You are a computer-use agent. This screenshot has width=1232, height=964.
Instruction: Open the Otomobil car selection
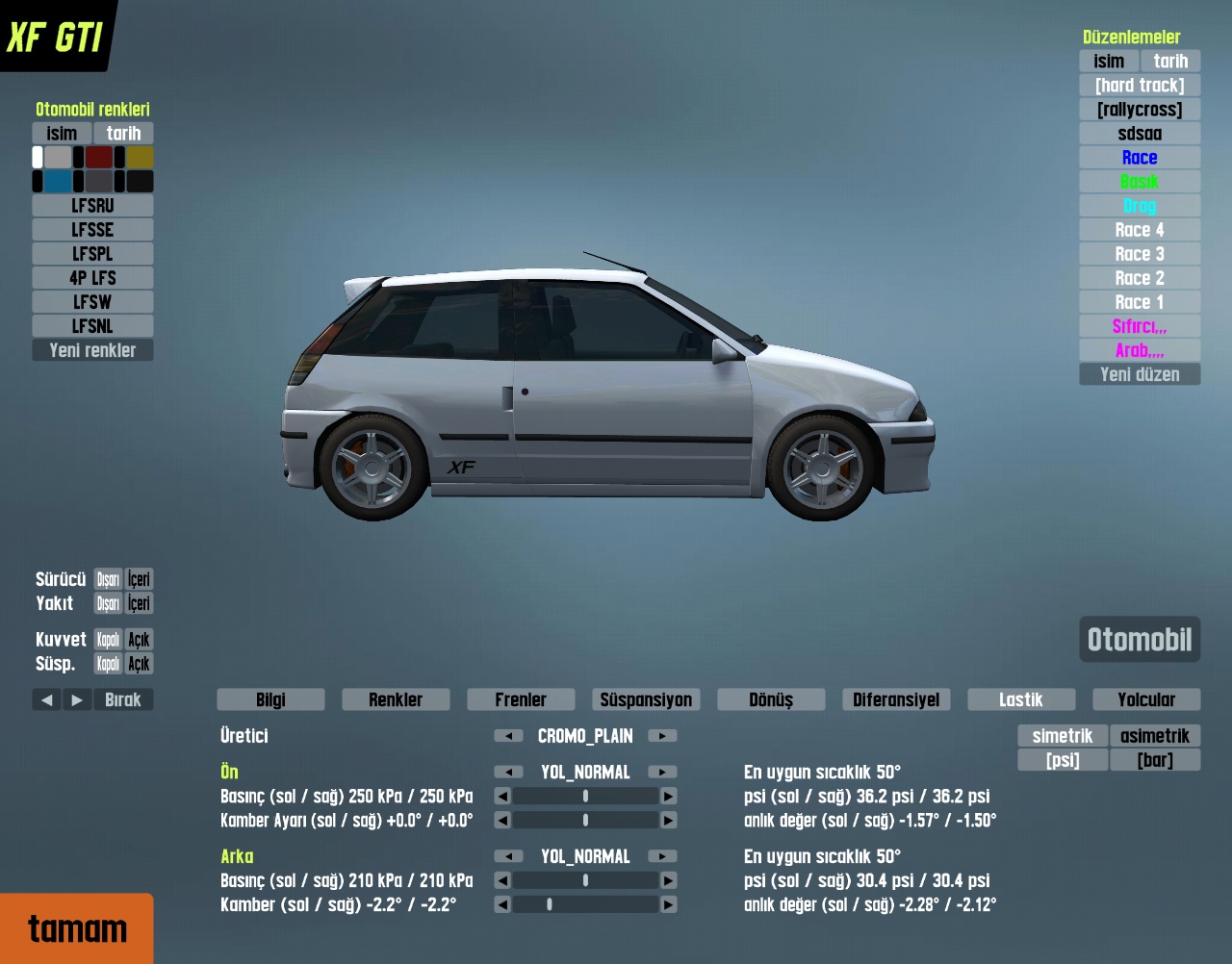tap(1140, 640)
